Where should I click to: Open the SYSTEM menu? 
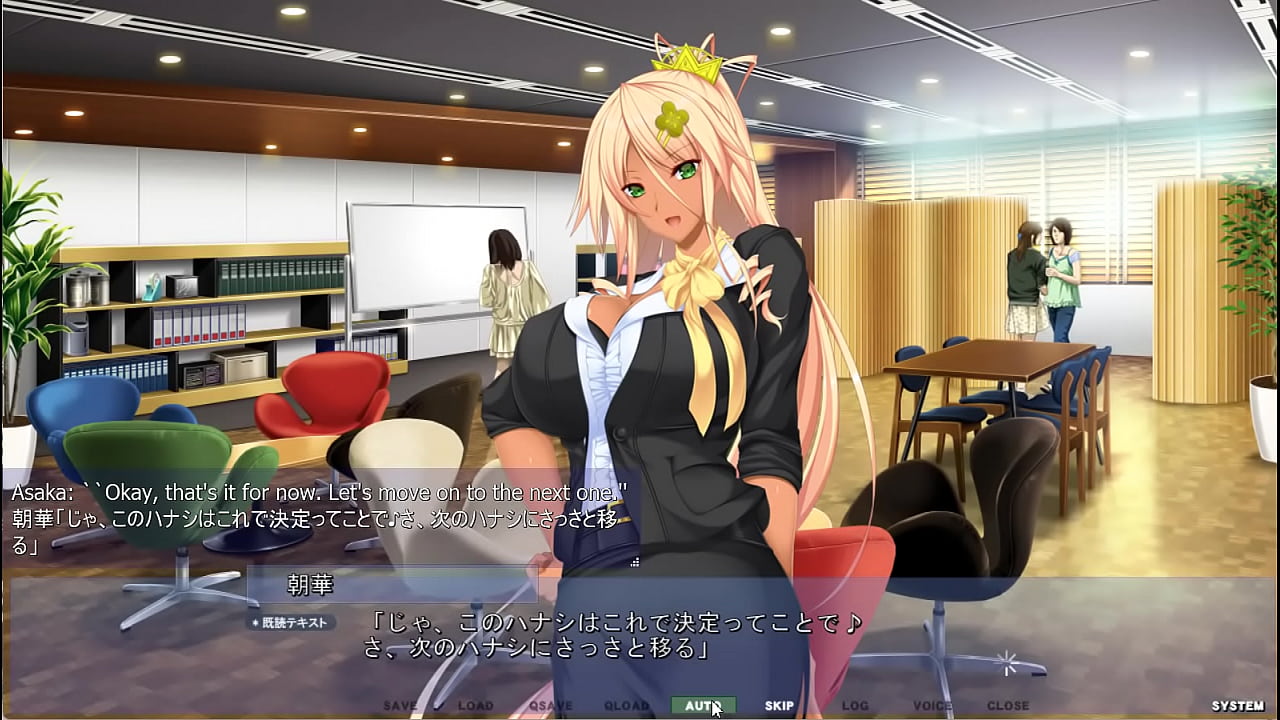(x=1237, y=705)
